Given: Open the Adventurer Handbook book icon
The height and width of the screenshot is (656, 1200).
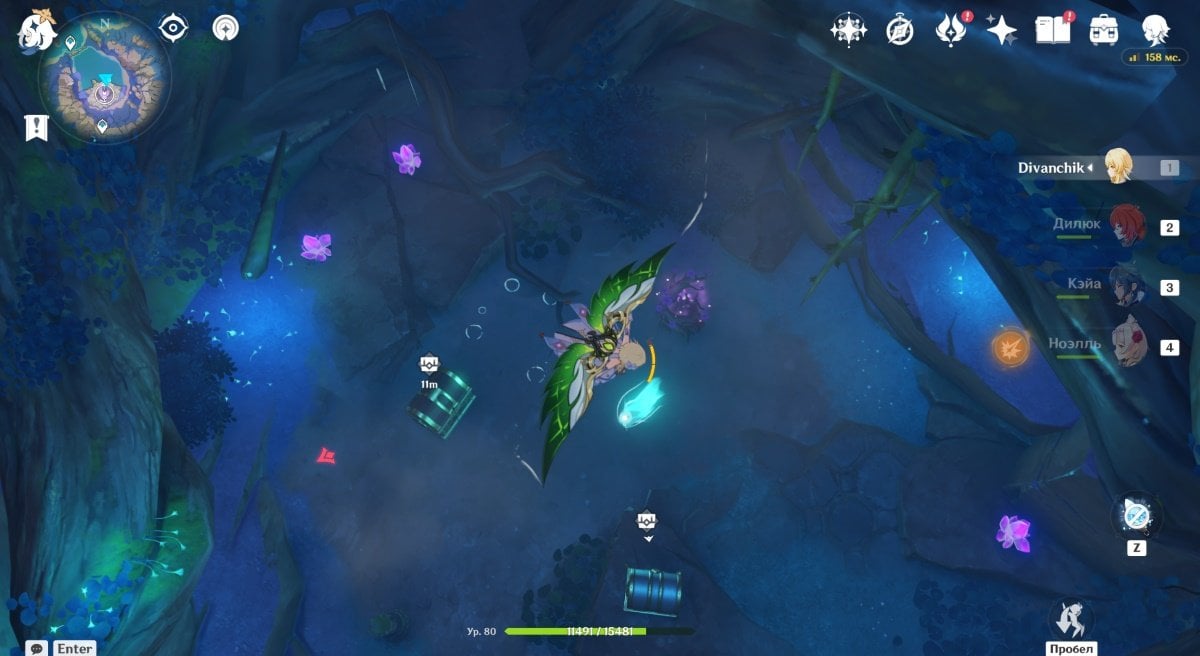Looking at the screenshot, I should pyautogui.click(x=1053, y=29).
